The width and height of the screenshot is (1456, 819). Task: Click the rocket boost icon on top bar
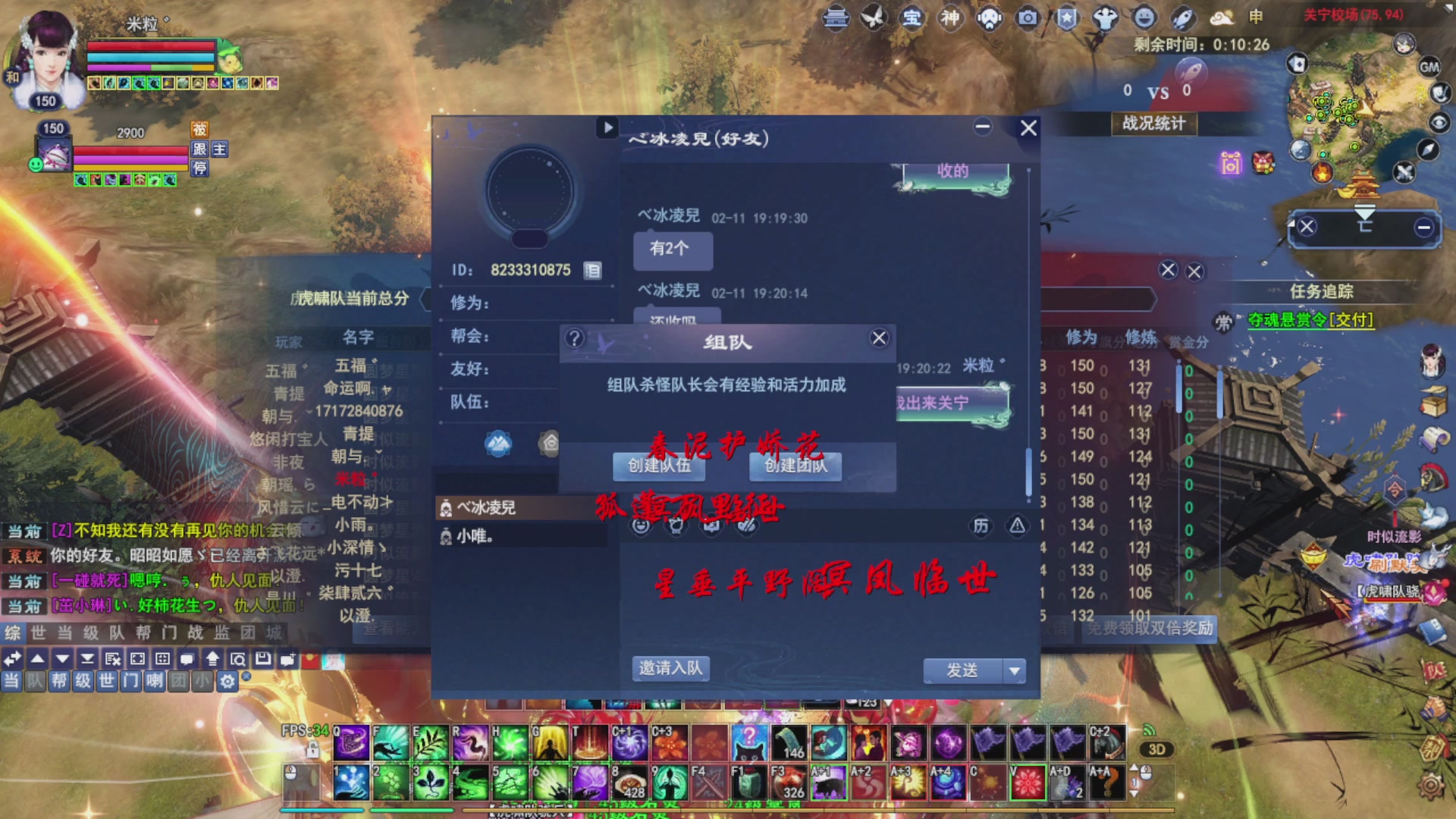point(1184,18)
